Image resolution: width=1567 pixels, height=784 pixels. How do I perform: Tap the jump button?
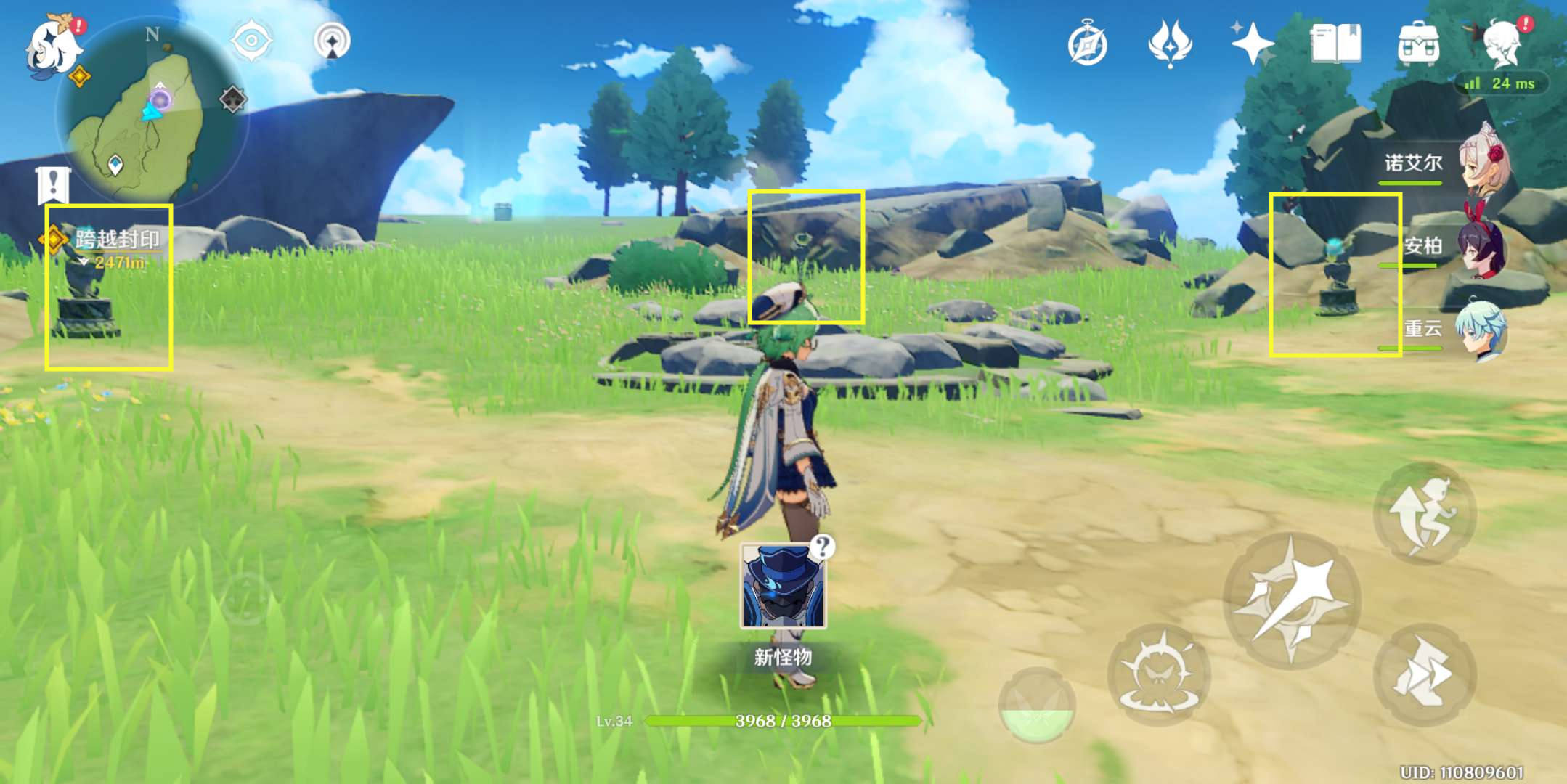tap(1424, 514)
